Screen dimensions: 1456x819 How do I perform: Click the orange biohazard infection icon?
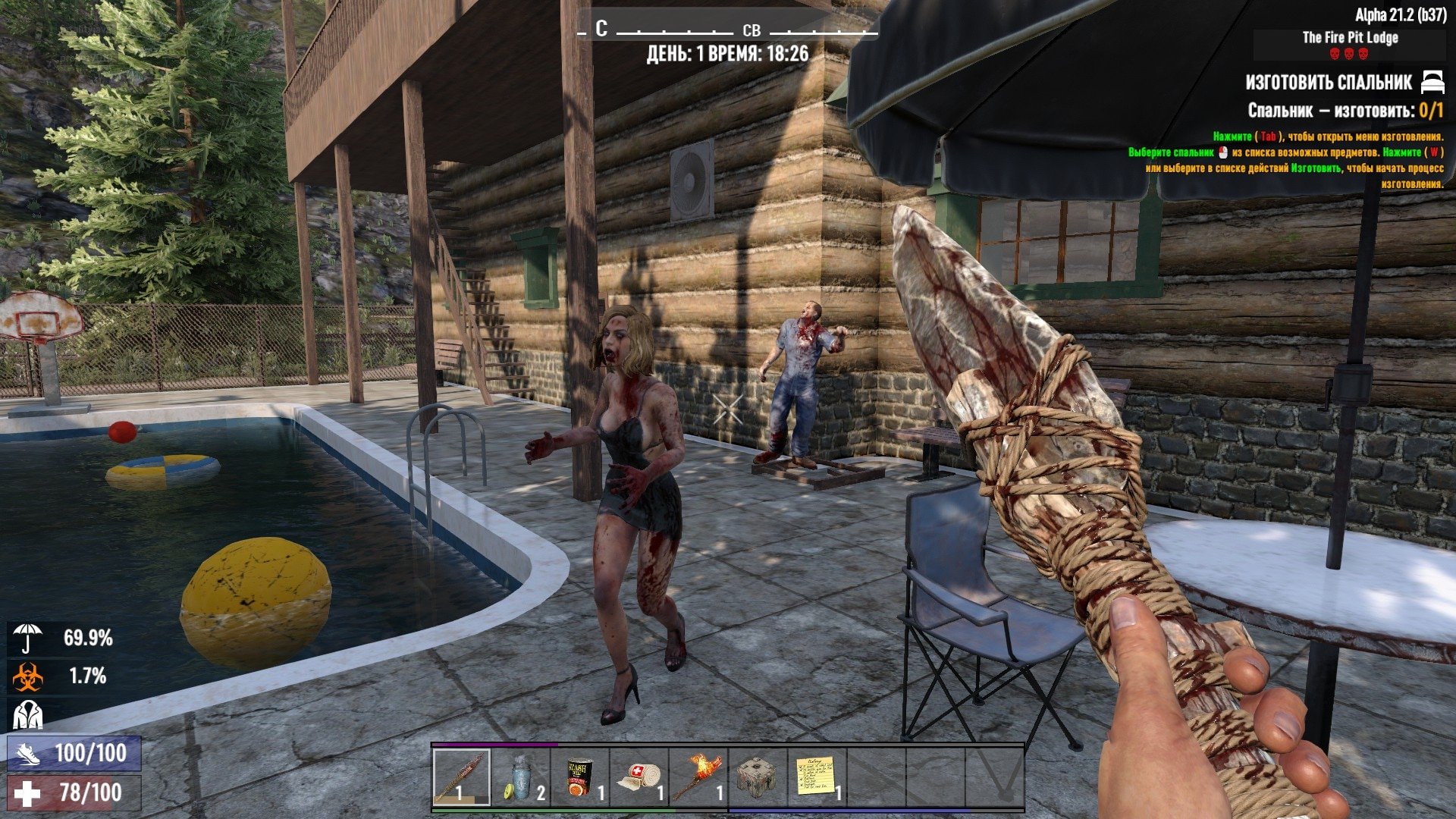(x=28, y=676)
